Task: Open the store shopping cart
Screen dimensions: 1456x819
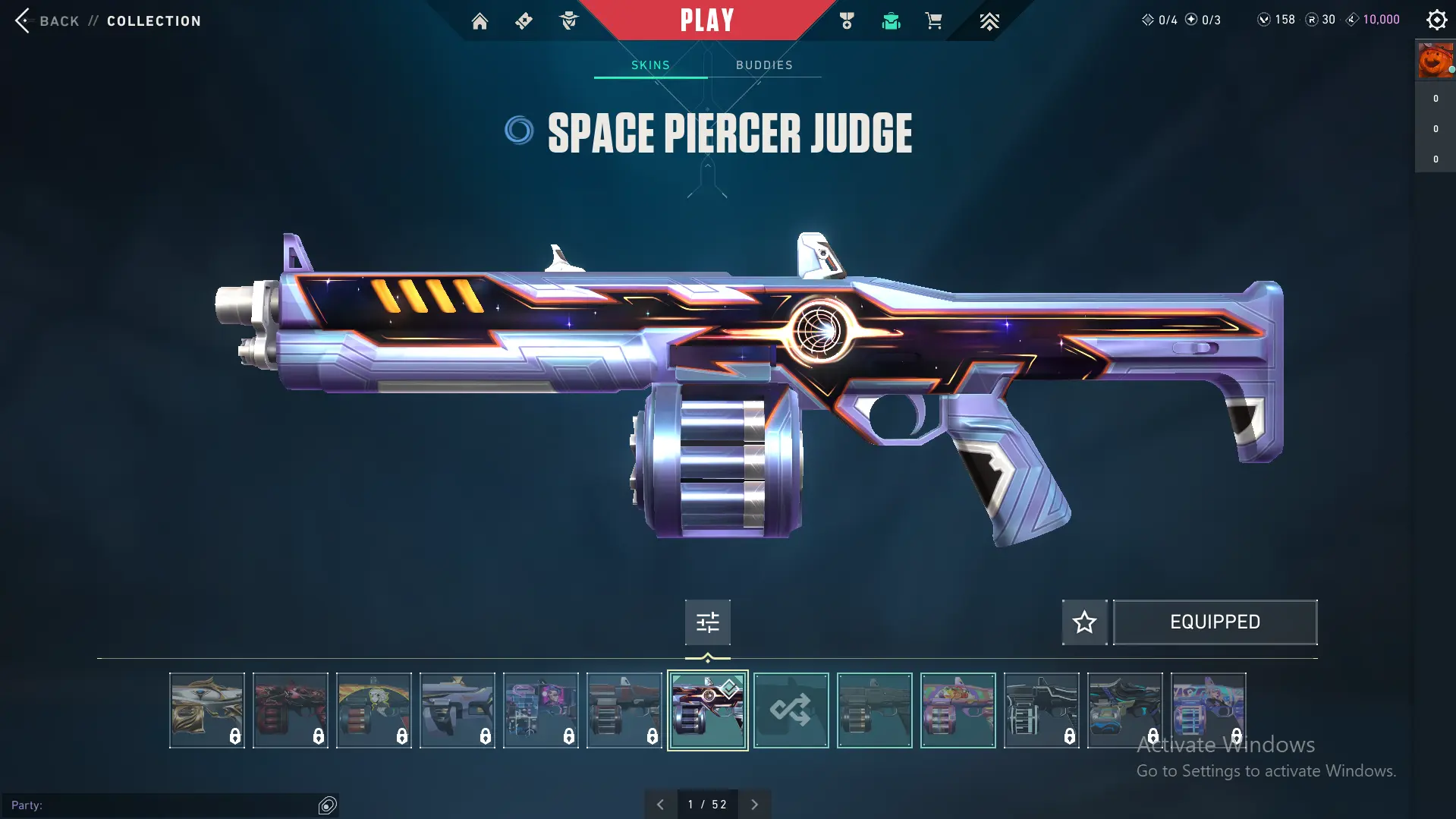Action: 933,20
